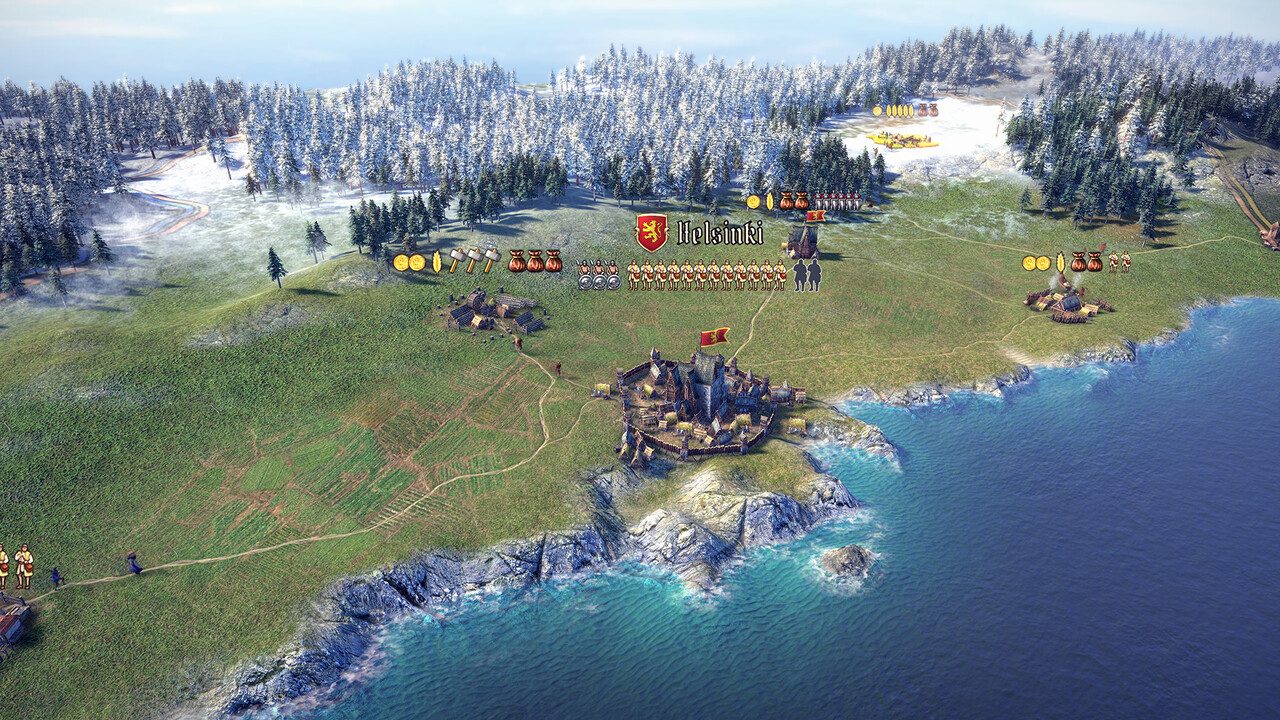Click the red lion shield crest
Screen dimensions: 1280x720
tap(651, 232)
